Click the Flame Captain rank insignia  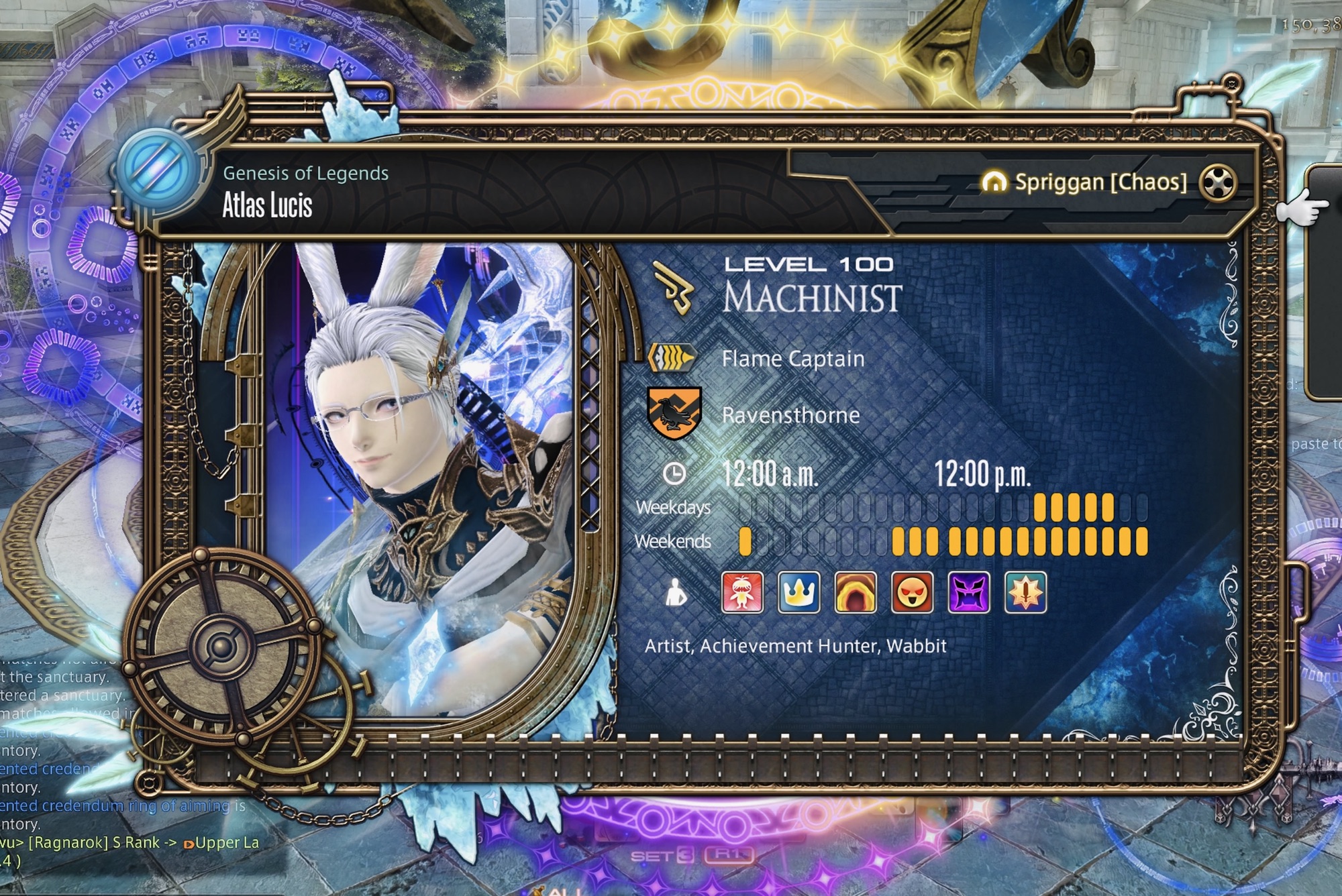[672, 358]
